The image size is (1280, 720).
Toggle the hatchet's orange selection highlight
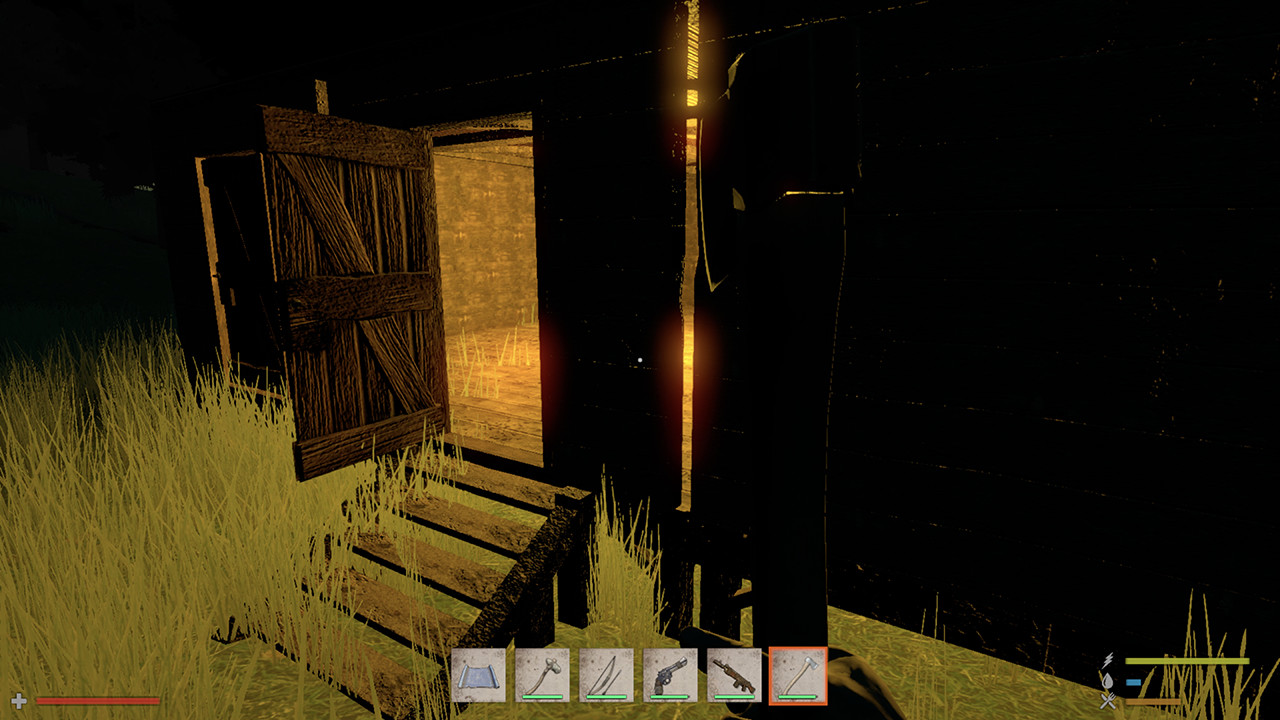[800, 676]
